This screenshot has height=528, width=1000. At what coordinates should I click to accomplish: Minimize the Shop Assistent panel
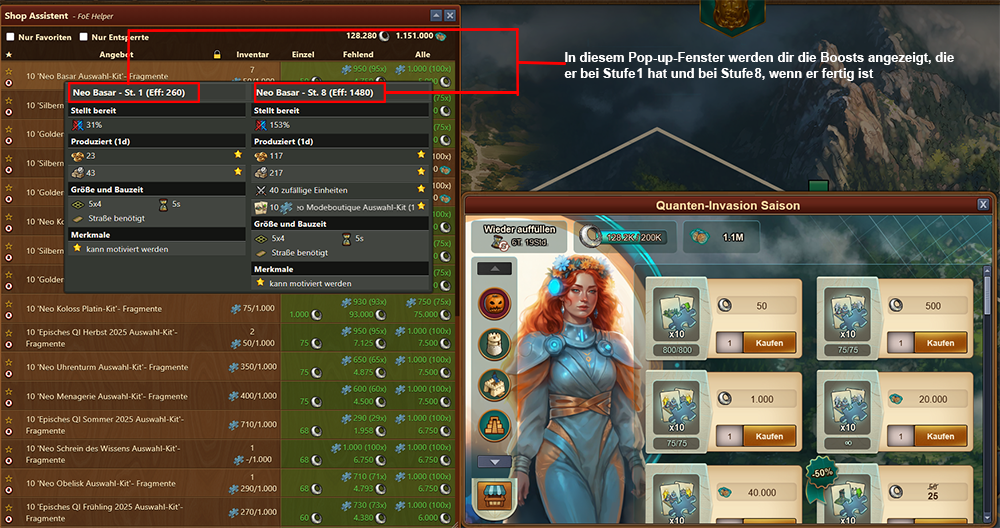tap(435, 16)
